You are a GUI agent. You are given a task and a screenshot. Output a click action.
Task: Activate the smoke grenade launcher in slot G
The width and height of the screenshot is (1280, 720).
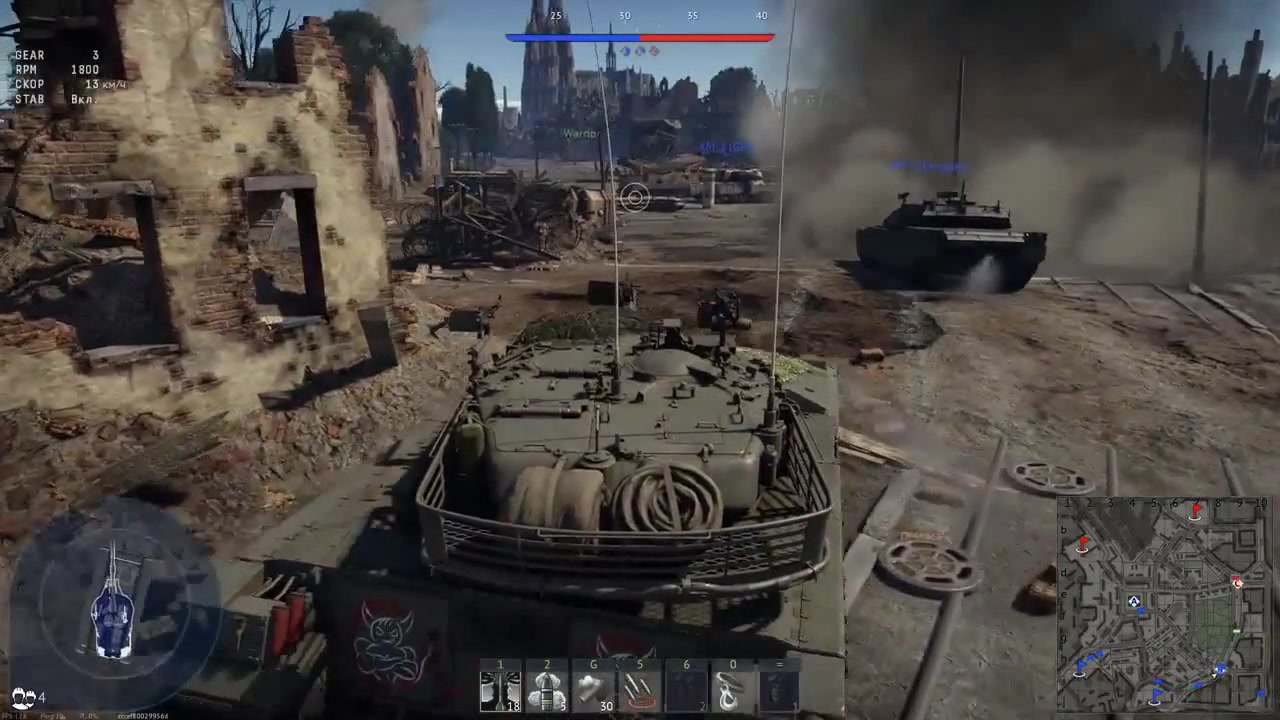[x=593, y=690]
